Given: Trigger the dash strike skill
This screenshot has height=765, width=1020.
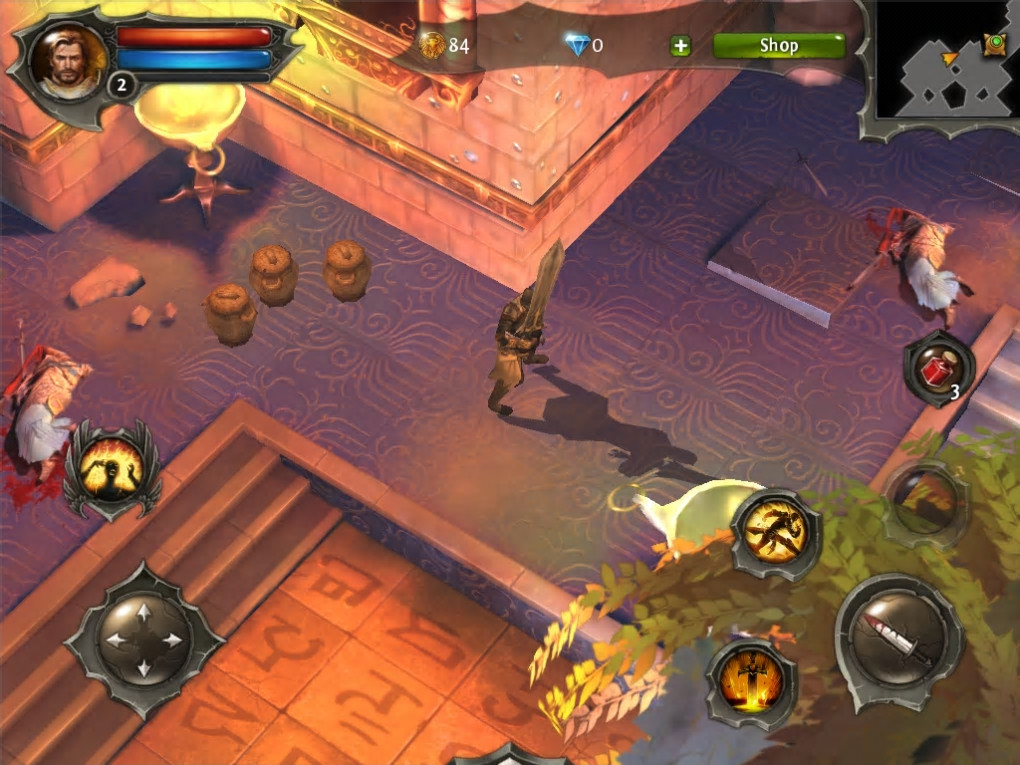Looking at the screenshot, I should [x=776, y=533].
